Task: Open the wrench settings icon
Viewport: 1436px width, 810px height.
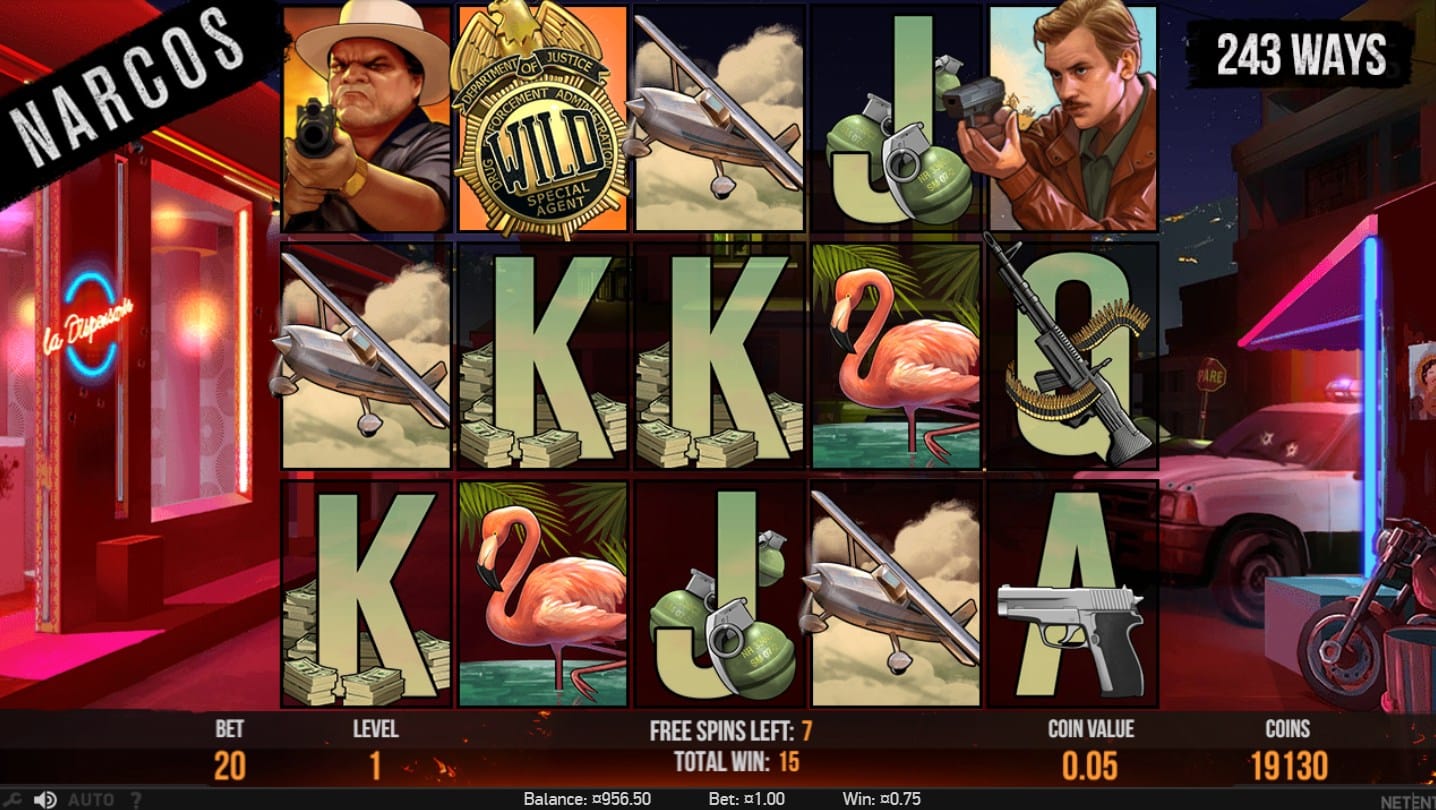Action: (x=11, y=800)
